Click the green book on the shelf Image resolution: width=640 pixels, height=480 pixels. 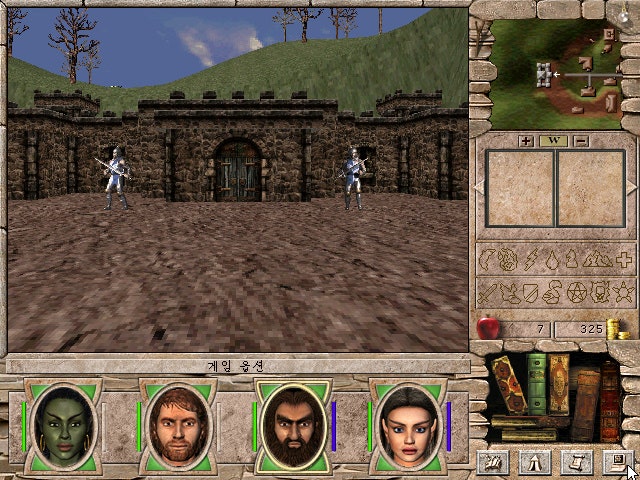pos(537,383)
